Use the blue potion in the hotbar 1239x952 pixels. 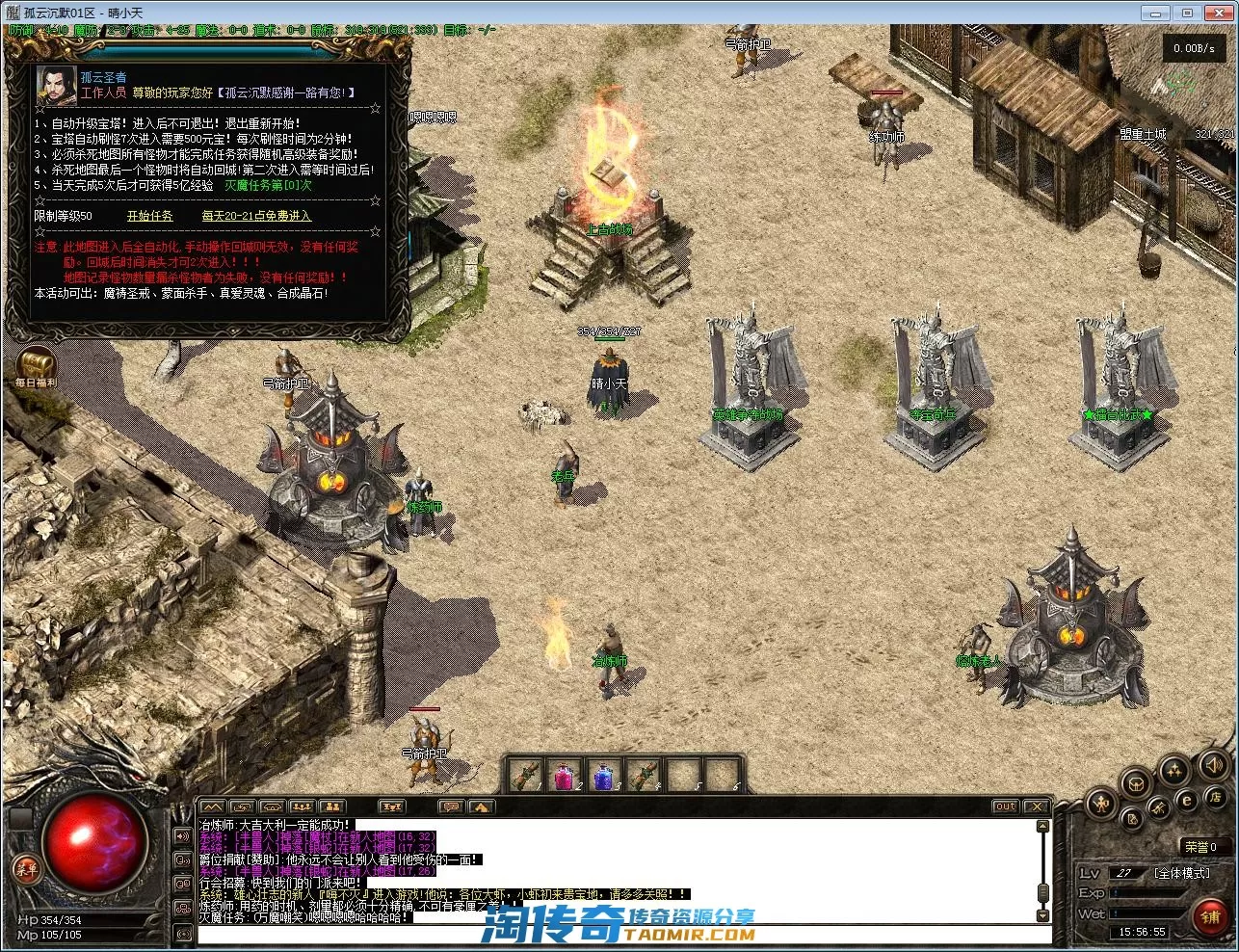click(603, 774)
